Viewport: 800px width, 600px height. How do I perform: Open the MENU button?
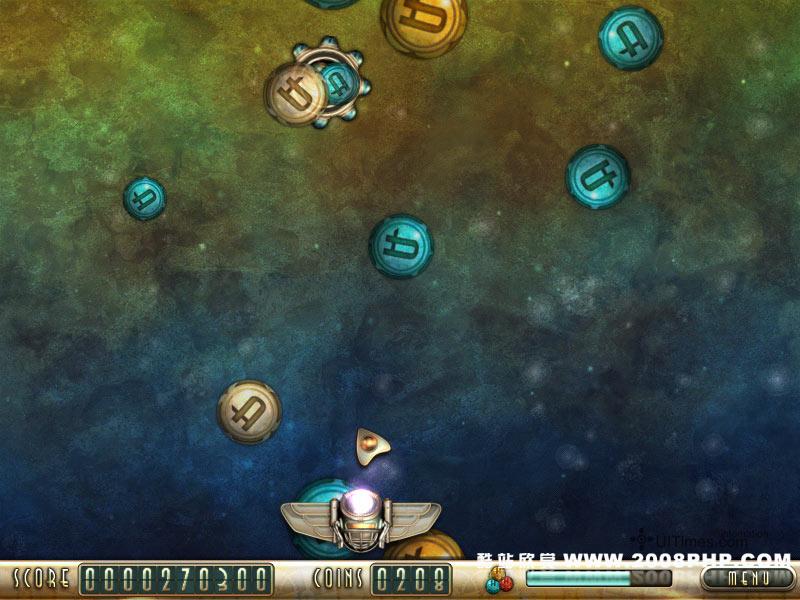click(x=747, y=578)
